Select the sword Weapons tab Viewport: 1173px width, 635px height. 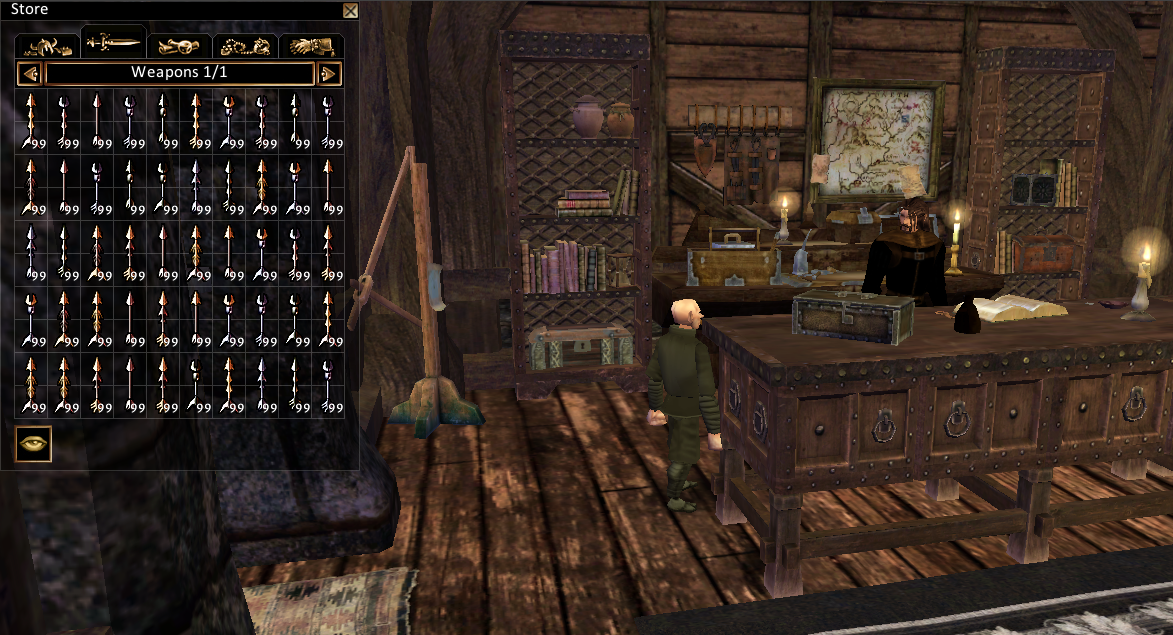[114, 43]
